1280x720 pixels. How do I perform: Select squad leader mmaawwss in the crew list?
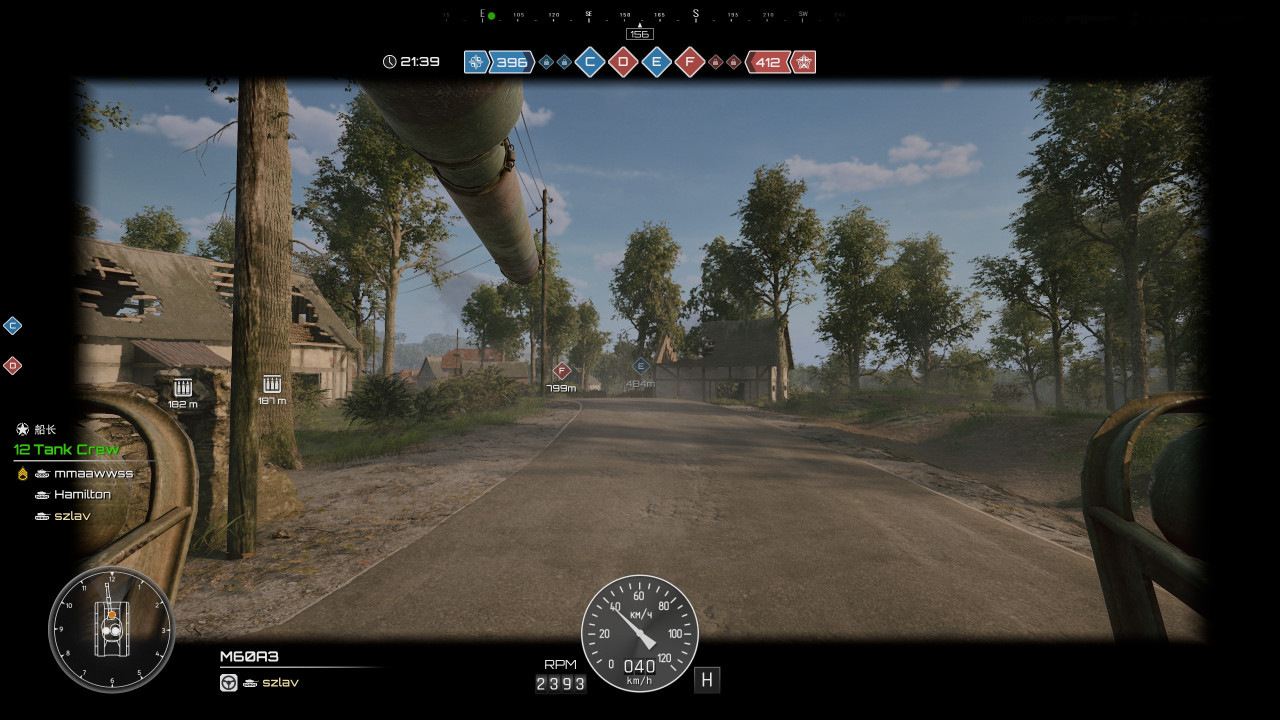tap(93, 473)
